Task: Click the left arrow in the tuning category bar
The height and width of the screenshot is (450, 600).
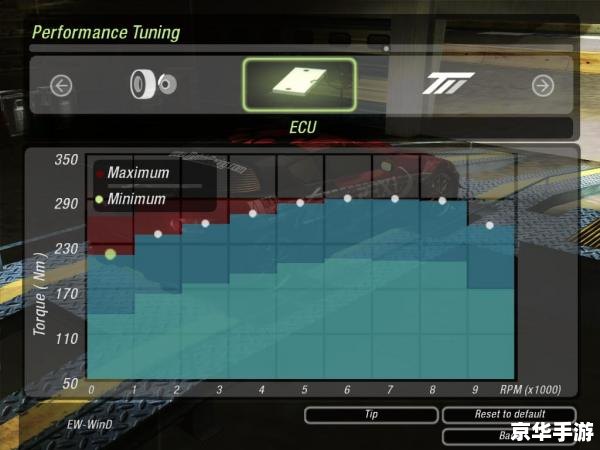Action: pos(61,86)
